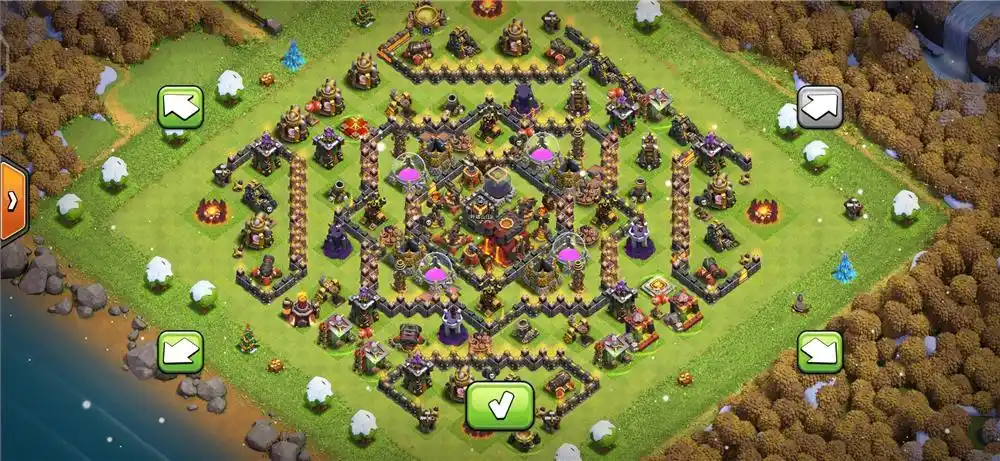The image size is (1000, 461).
Task: Move the base down-right with the green arrow
Action: tap(819, 351)
